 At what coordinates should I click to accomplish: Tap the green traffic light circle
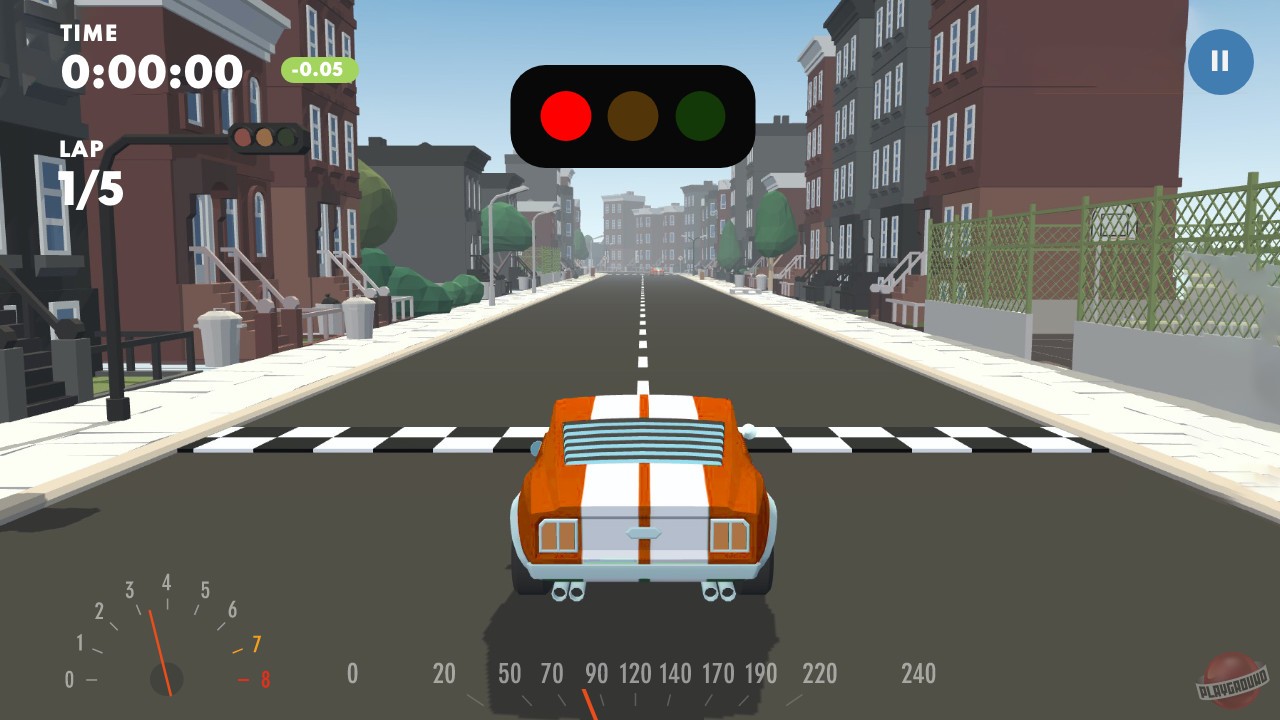tap(700, 115)
